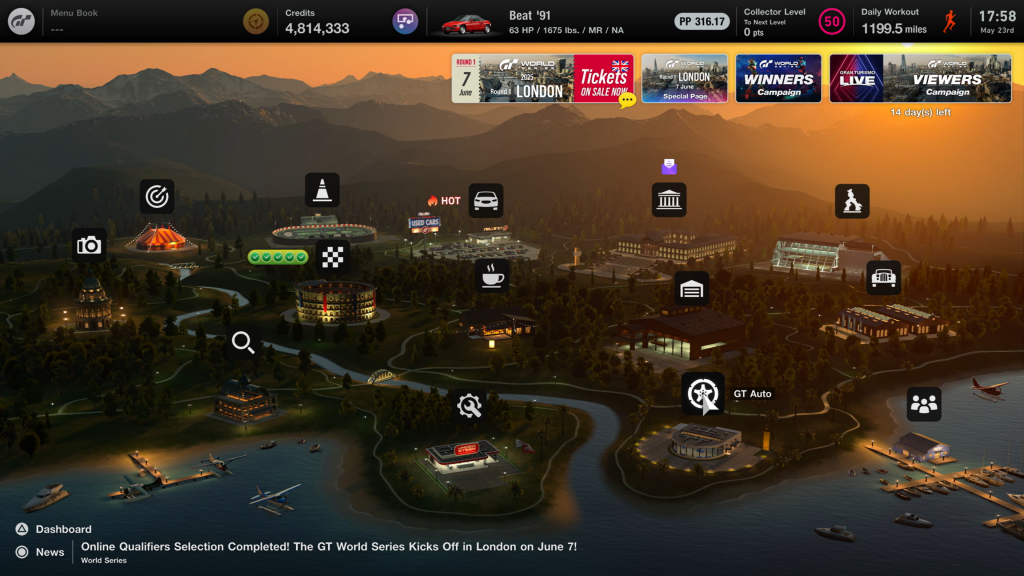Open the Winners Campaign banner
The height and width of the screenshot is (576, 1024).
point(778,78)
